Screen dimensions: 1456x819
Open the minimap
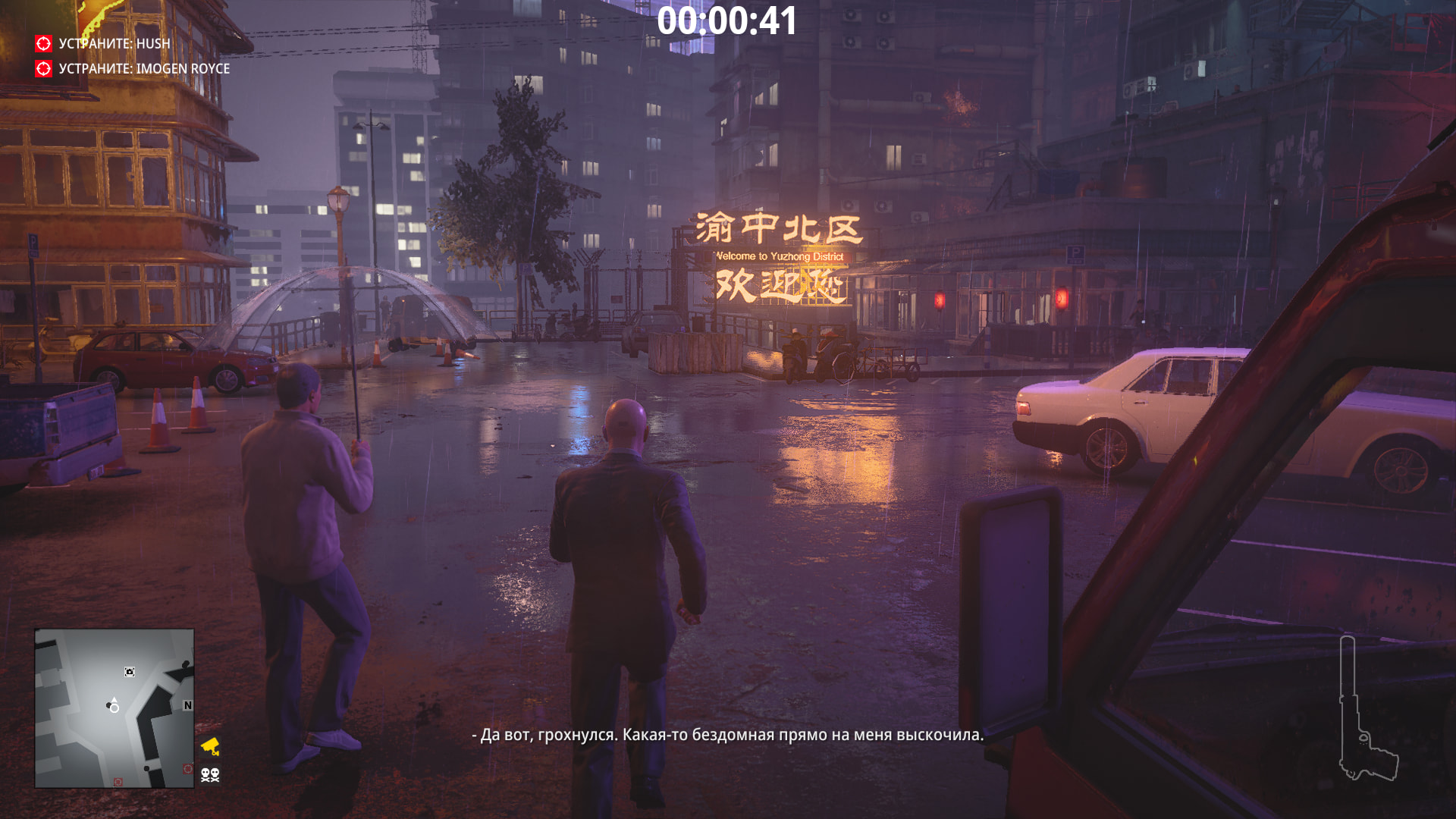pos(114,708)
